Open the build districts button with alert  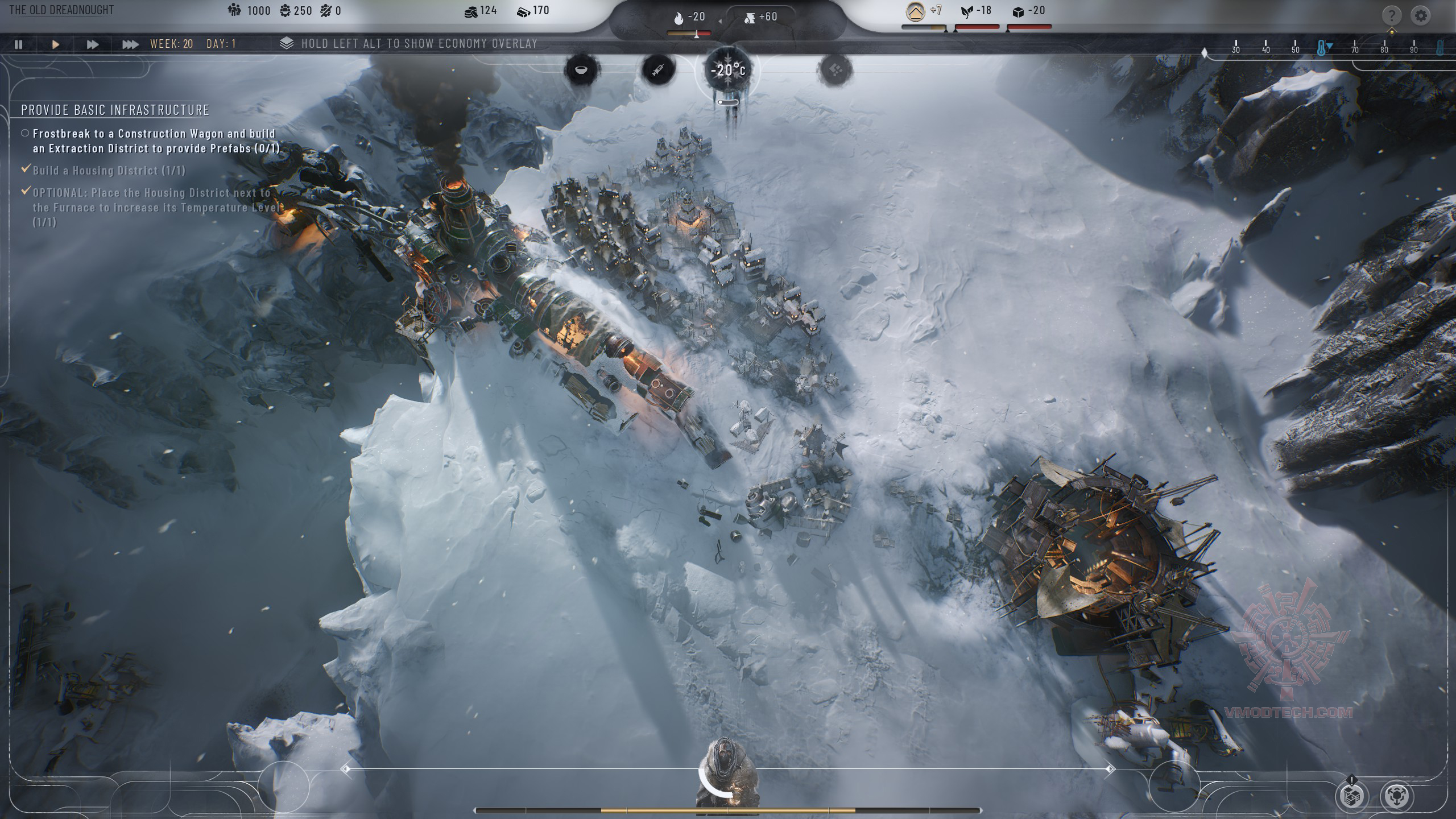click(1352, 796)
